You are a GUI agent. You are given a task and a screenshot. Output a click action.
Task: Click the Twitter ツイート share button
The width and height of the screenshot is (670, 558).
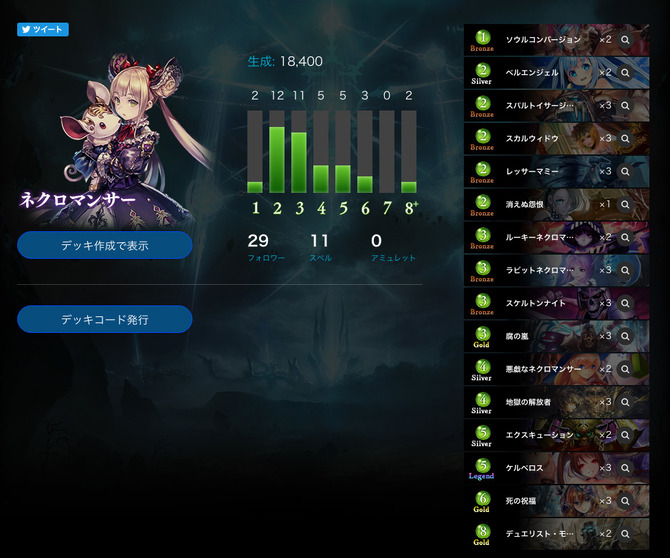tap(42, 30)
